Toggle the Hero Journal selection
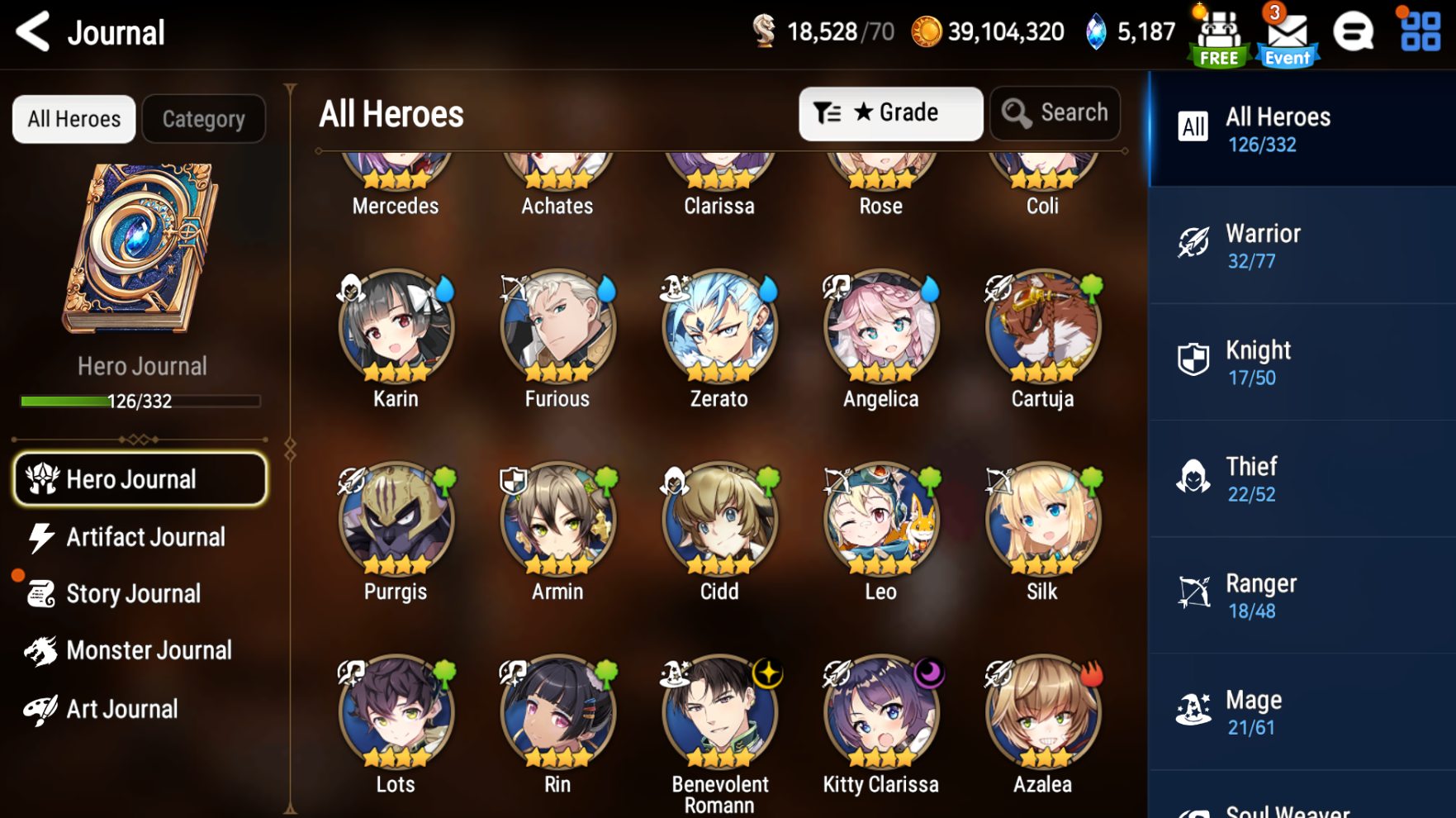The image size is (1456, 818). click(139, 478)
